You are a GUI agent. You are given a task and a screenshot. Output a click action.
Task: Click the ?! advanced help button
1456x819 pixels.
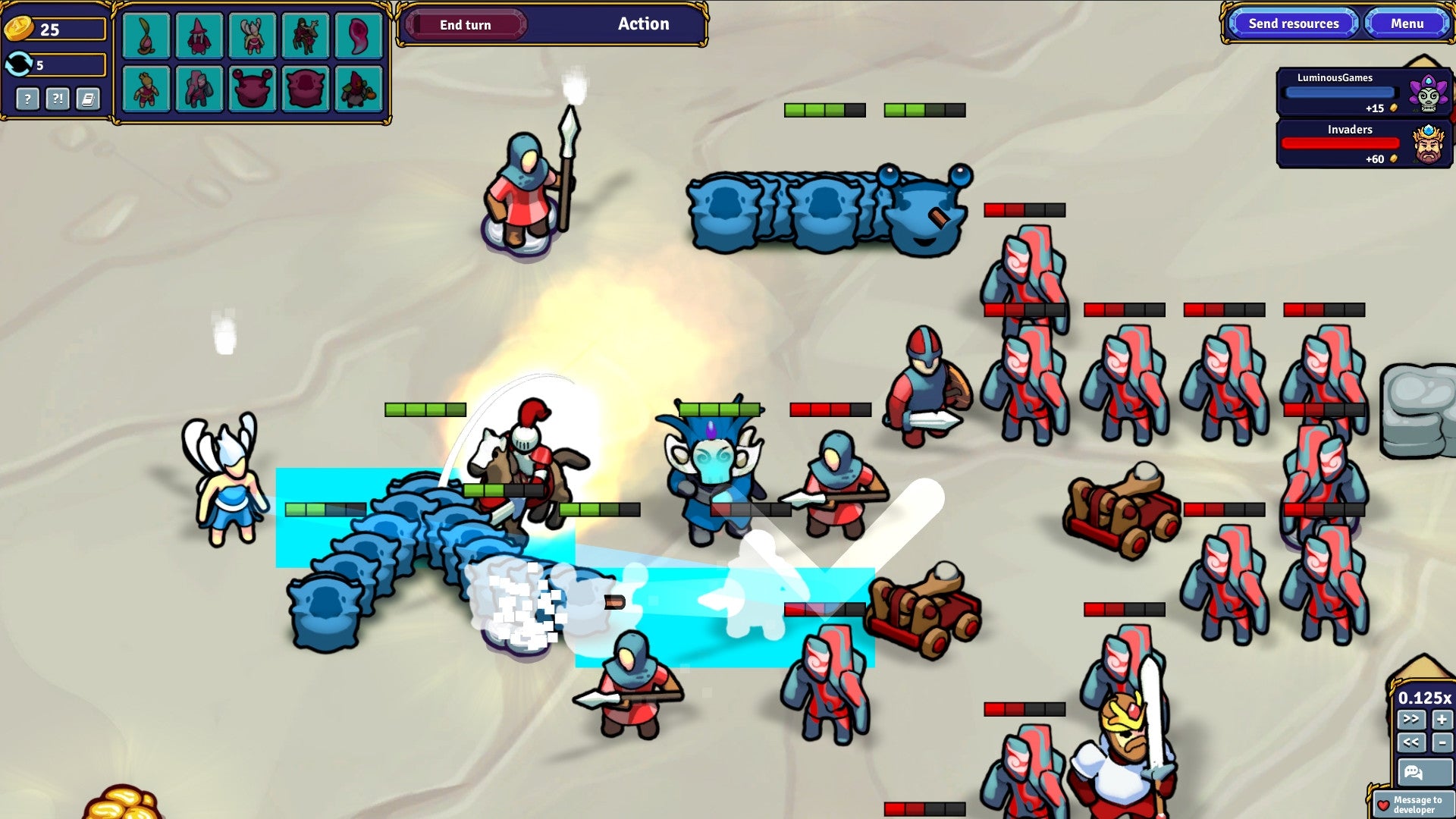[56, 99]
